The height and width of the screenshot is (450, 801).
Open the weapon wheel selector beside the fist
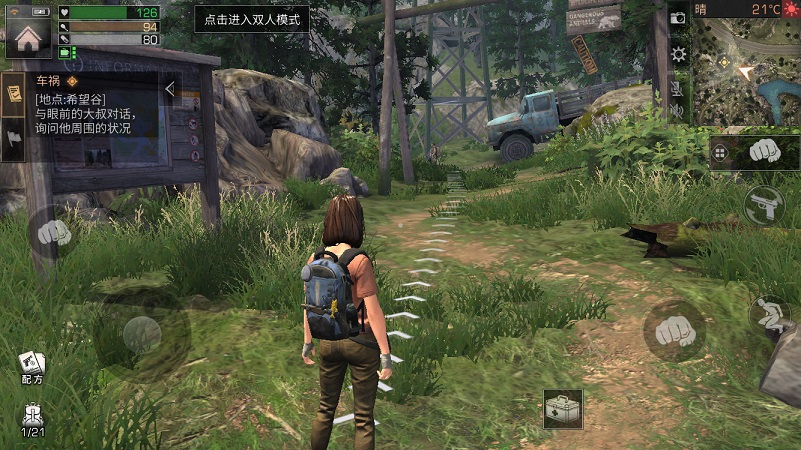pyautogui.click(x=719, y=152)
